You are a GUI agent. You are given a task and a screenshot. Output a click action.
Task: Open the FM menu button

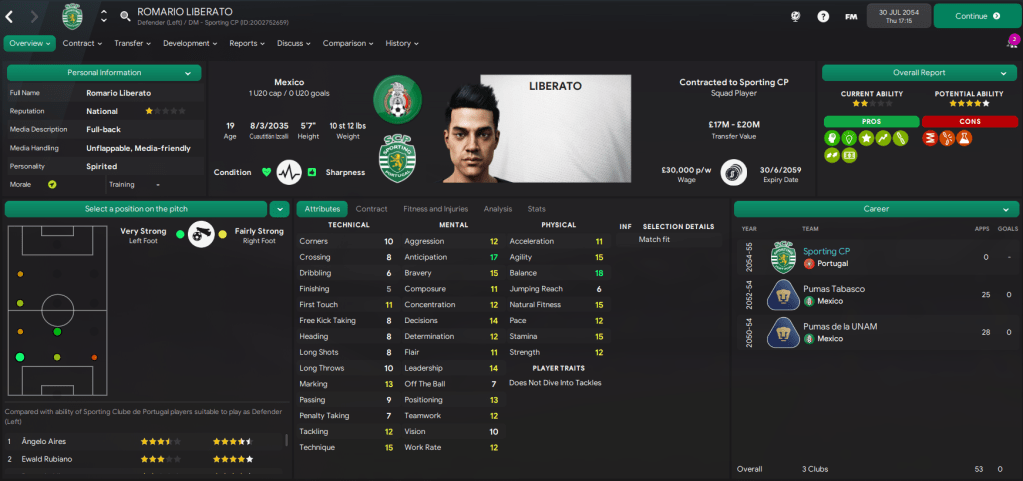tap(851, 16)
